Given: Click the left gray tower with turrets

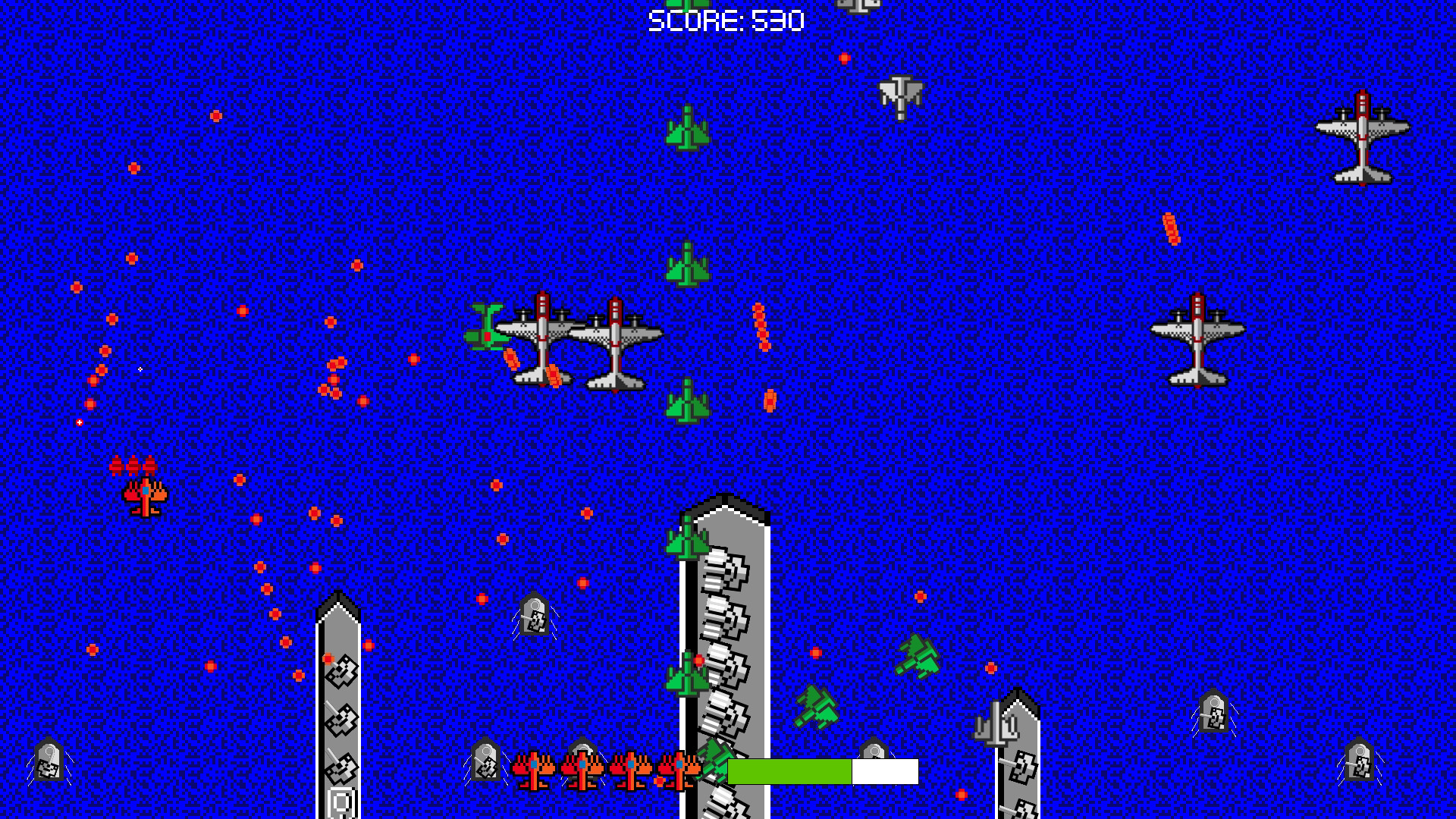Looking at the screenshot, I should [x=339, y=705].
